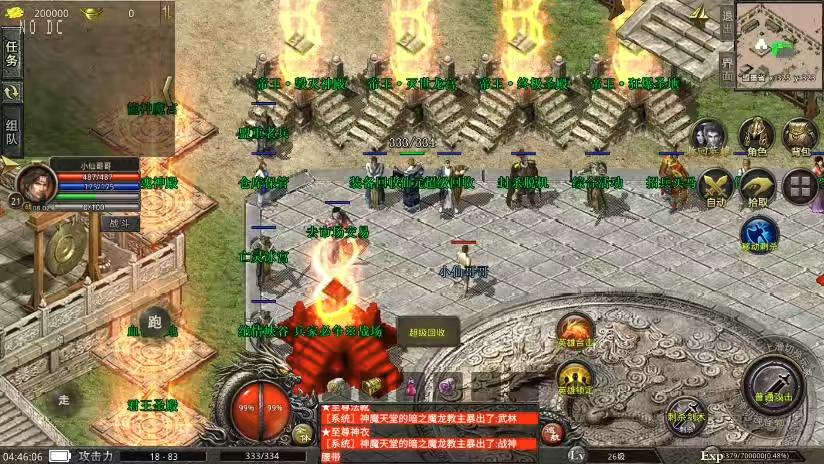
Task: Open the 背包 backpack
Action: coord(800,135)
